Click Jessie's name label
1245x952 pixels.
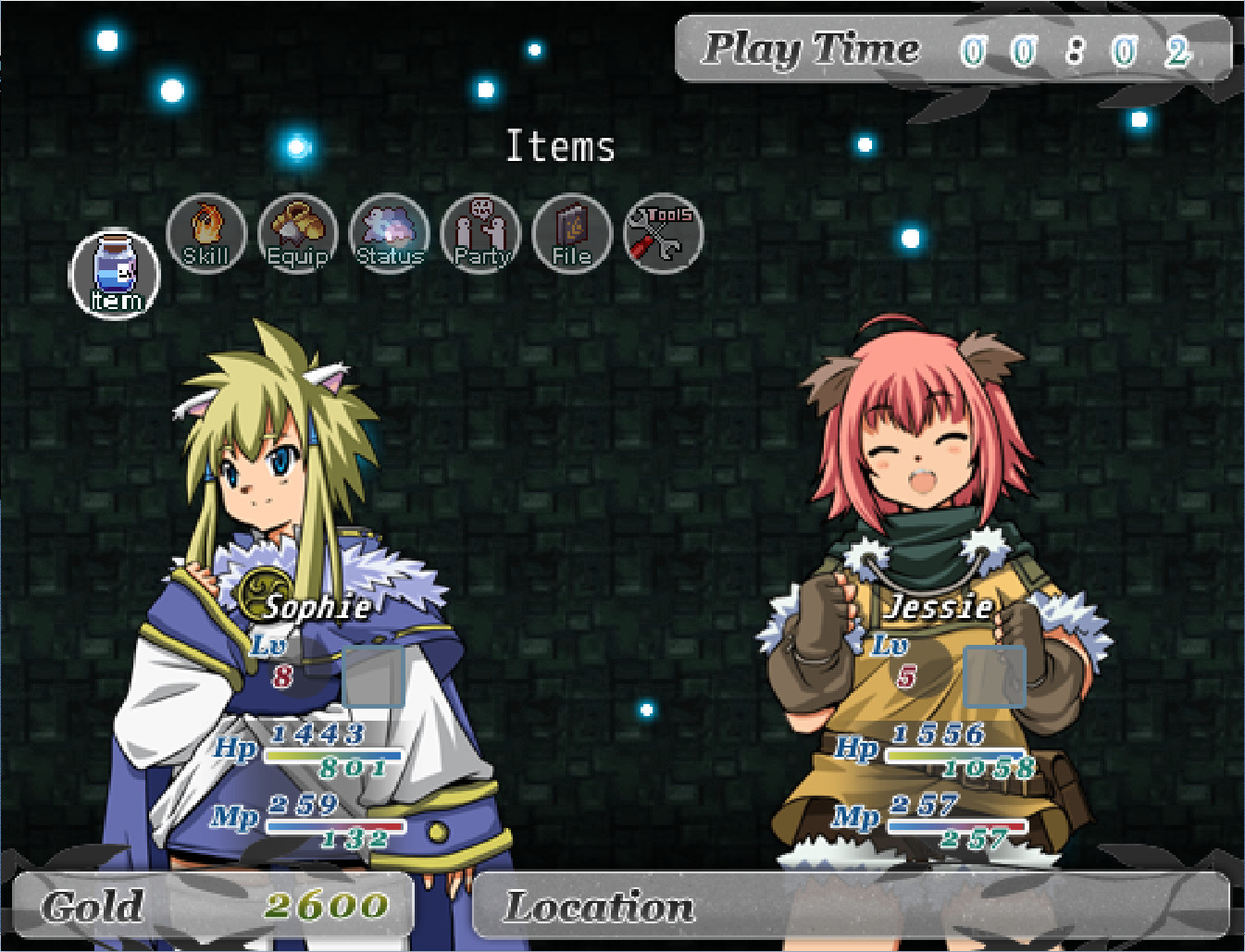[x=940, y=607]
